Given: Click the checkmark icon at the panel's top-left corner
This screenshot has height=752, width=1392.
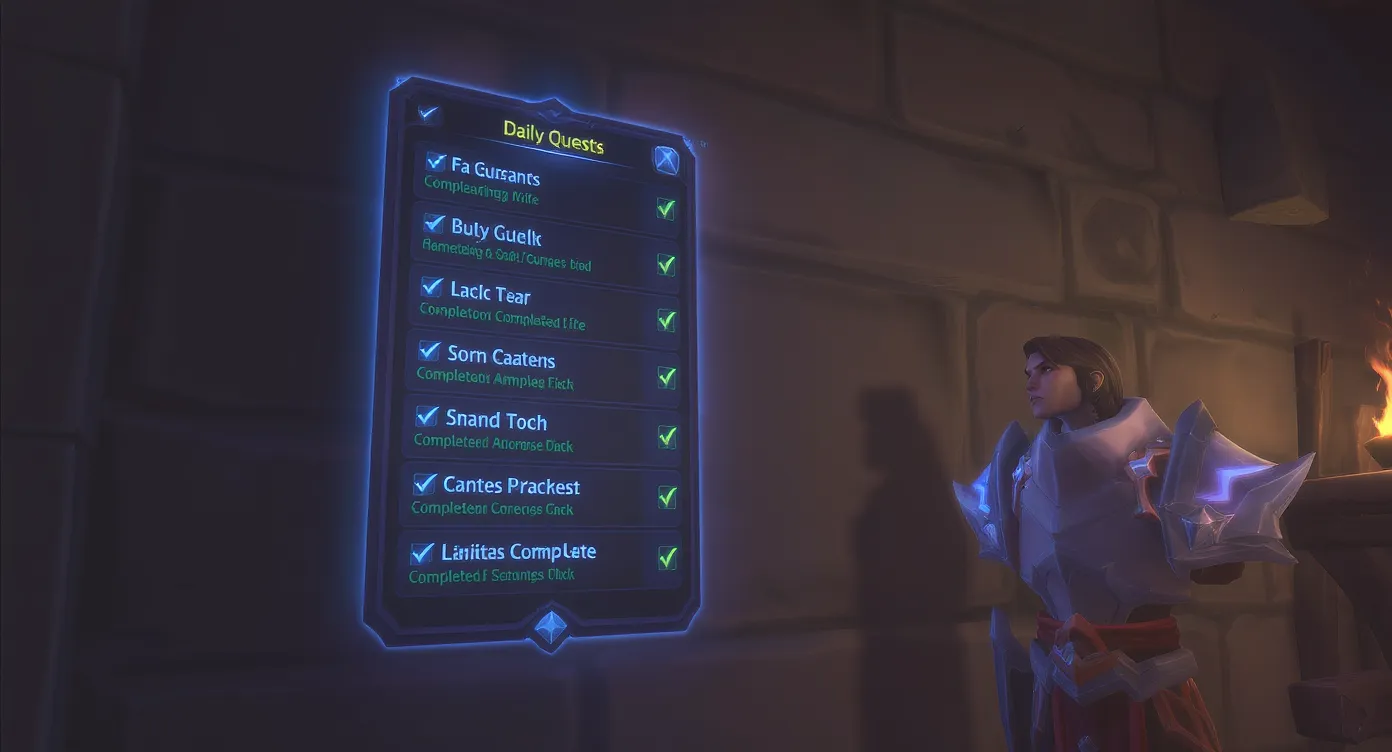Looking at the screenshot, I should [x=430, y=114].
